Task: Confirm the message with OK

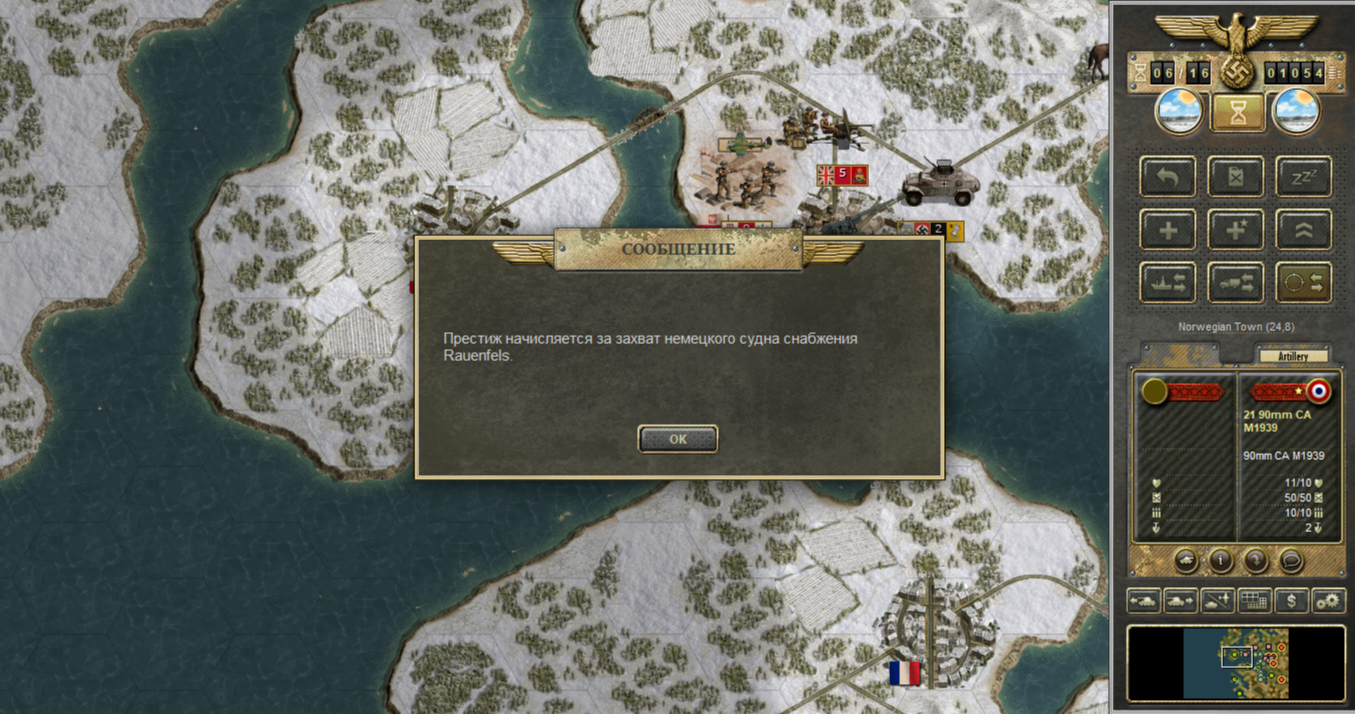Action: pyautogui.click(x=678, y=439)
